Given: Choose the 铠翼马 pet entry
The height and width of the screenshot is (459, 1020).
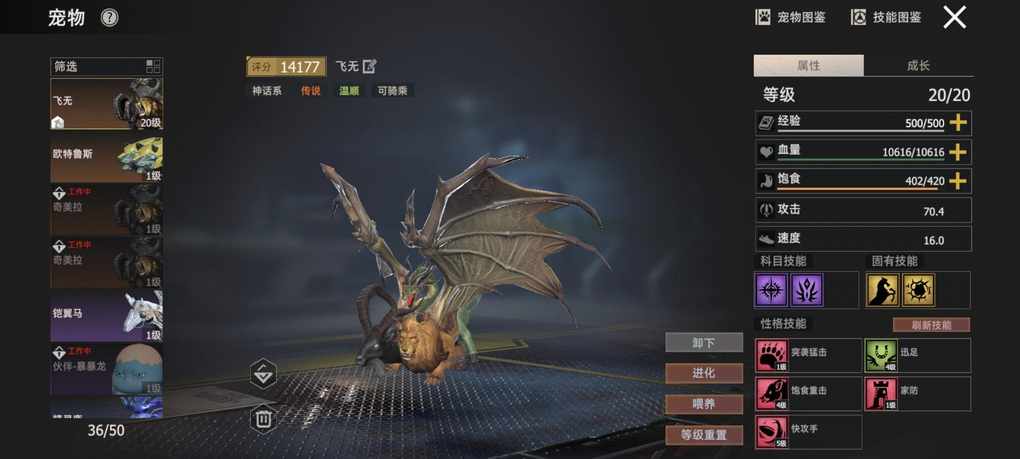Looking at the screenshot, I should point(106,316).
